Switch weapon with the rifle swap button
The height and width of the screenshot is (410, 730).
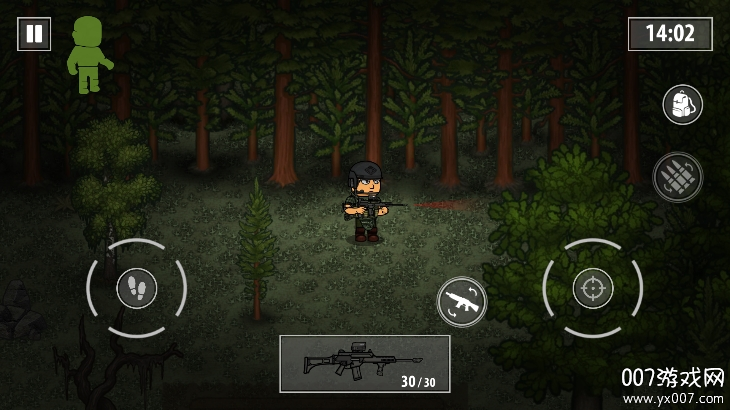[461, 301]
